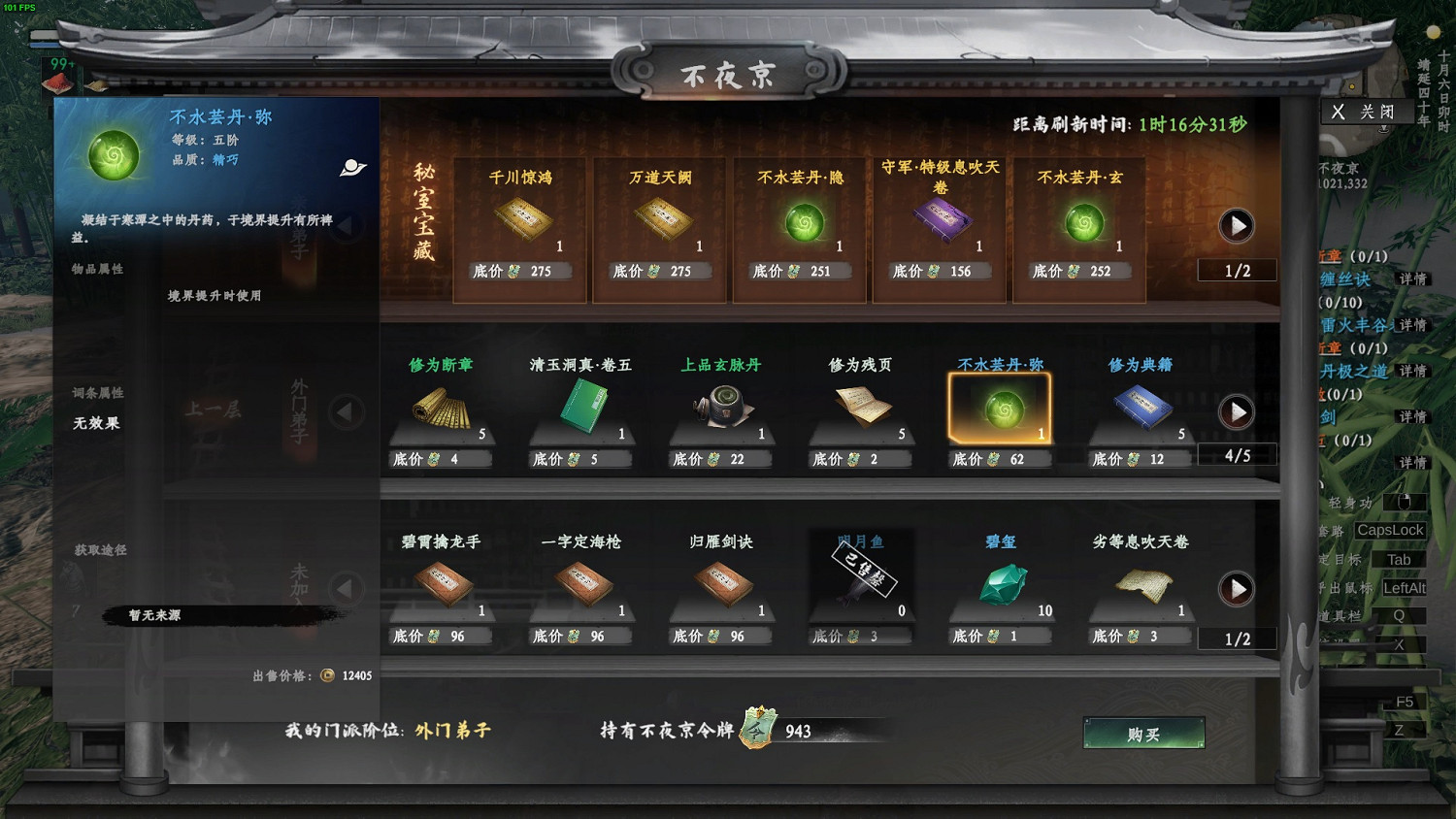1456x819 pixels.
Task: Click the inspect icon in the item detail panel
Action: (x=351, y=166)
